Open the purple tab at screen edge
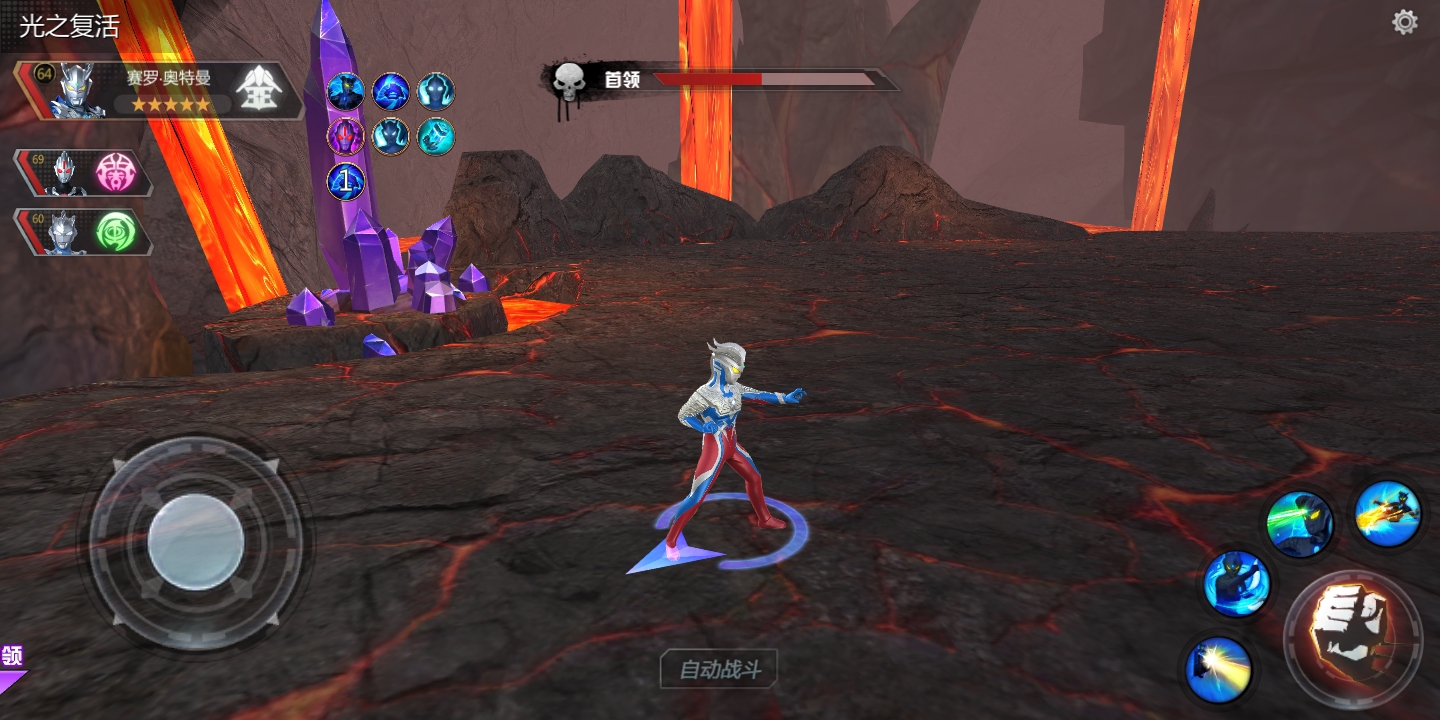The image size is (1440, 720). click(12, 664)
